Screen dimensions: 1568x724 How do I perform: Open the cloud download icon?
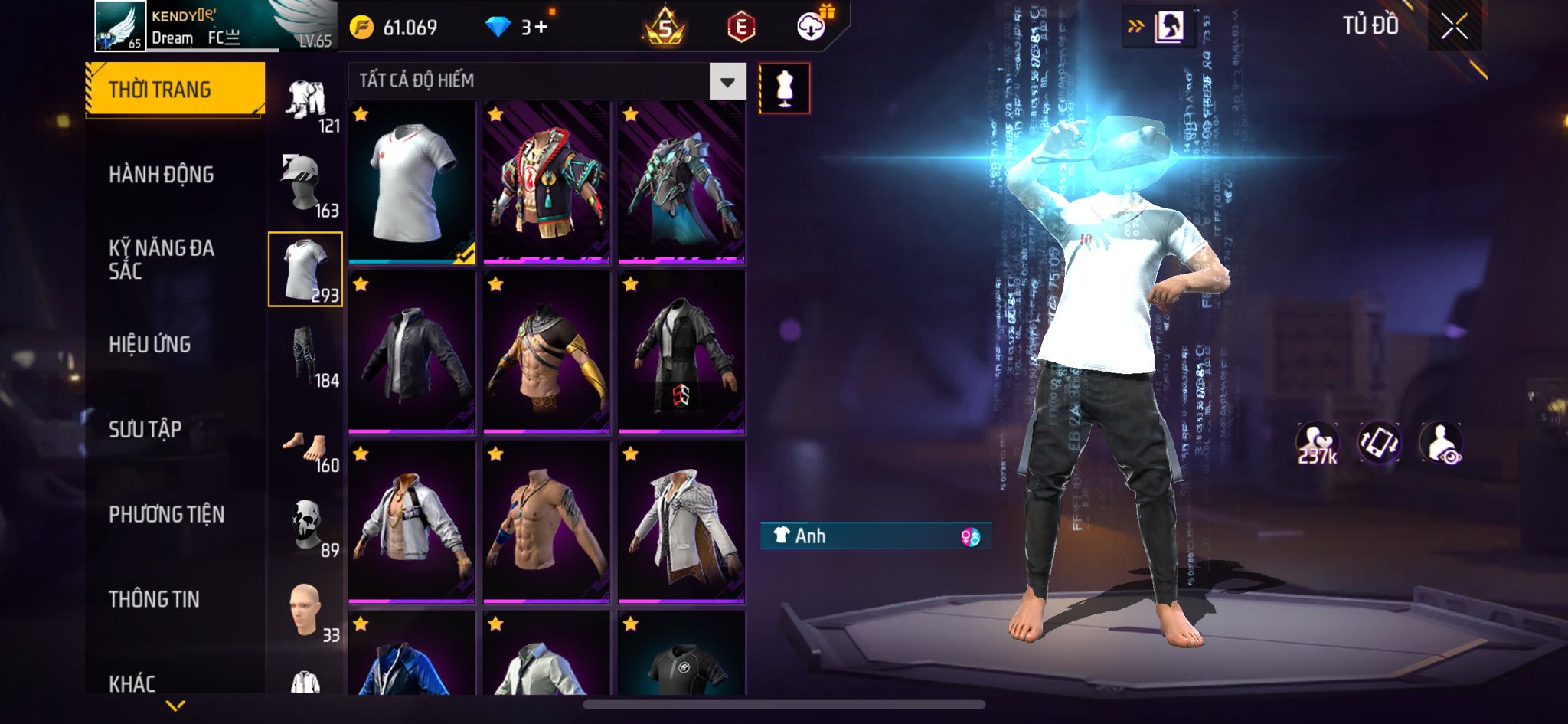coord(812,28)
